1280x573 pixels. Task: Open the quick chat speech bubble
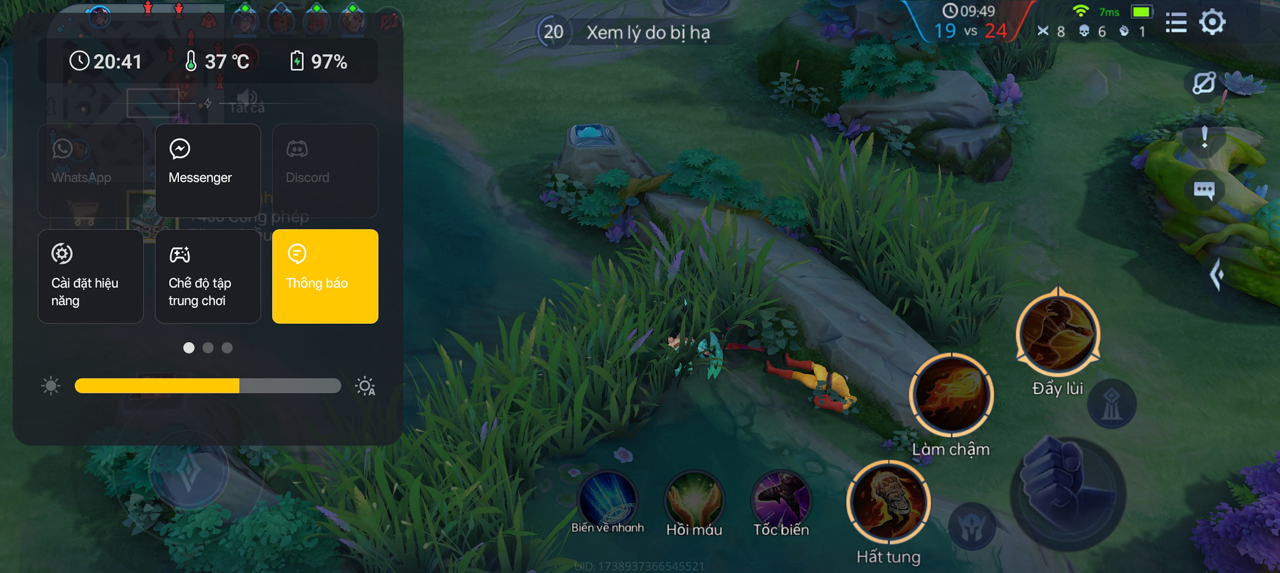1204,190
